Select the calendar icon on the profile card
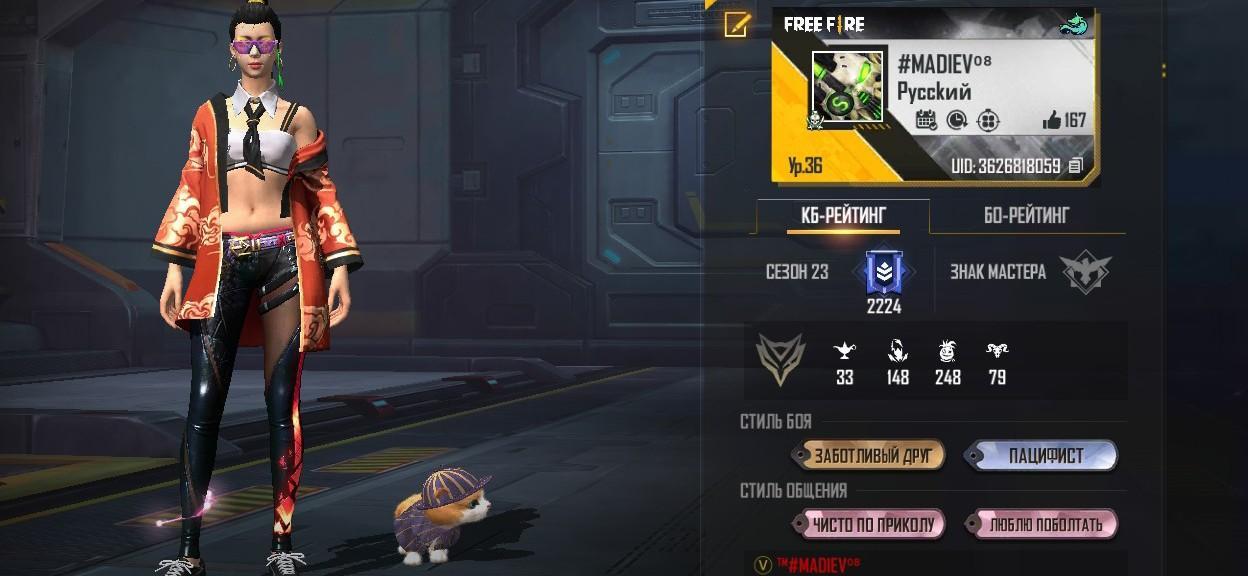This screenshot has width=1248, height=576. click(x=926, y=120)
